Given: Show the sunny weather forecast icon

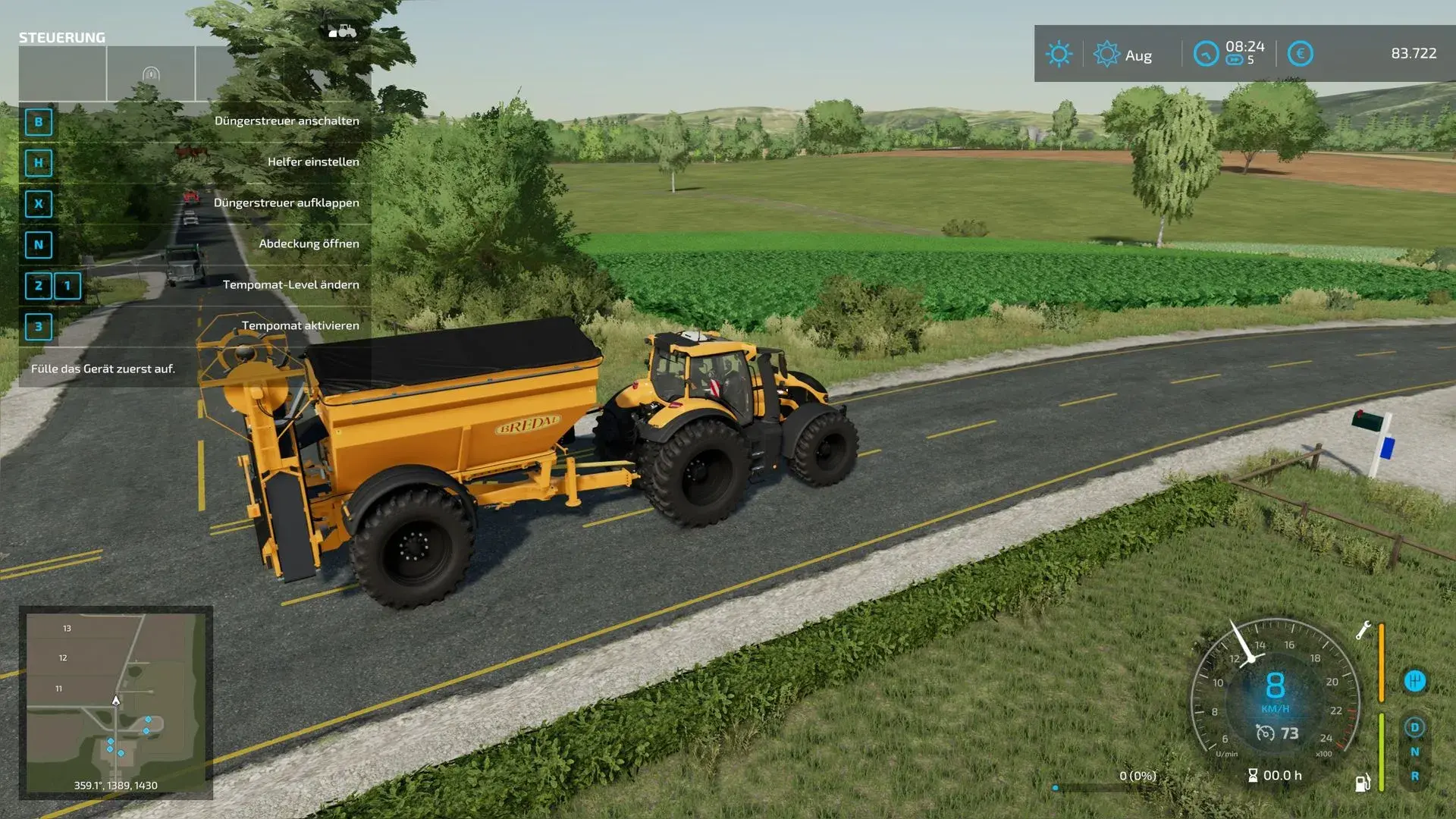Looking at the screenshot, I should click(1059, 54).
